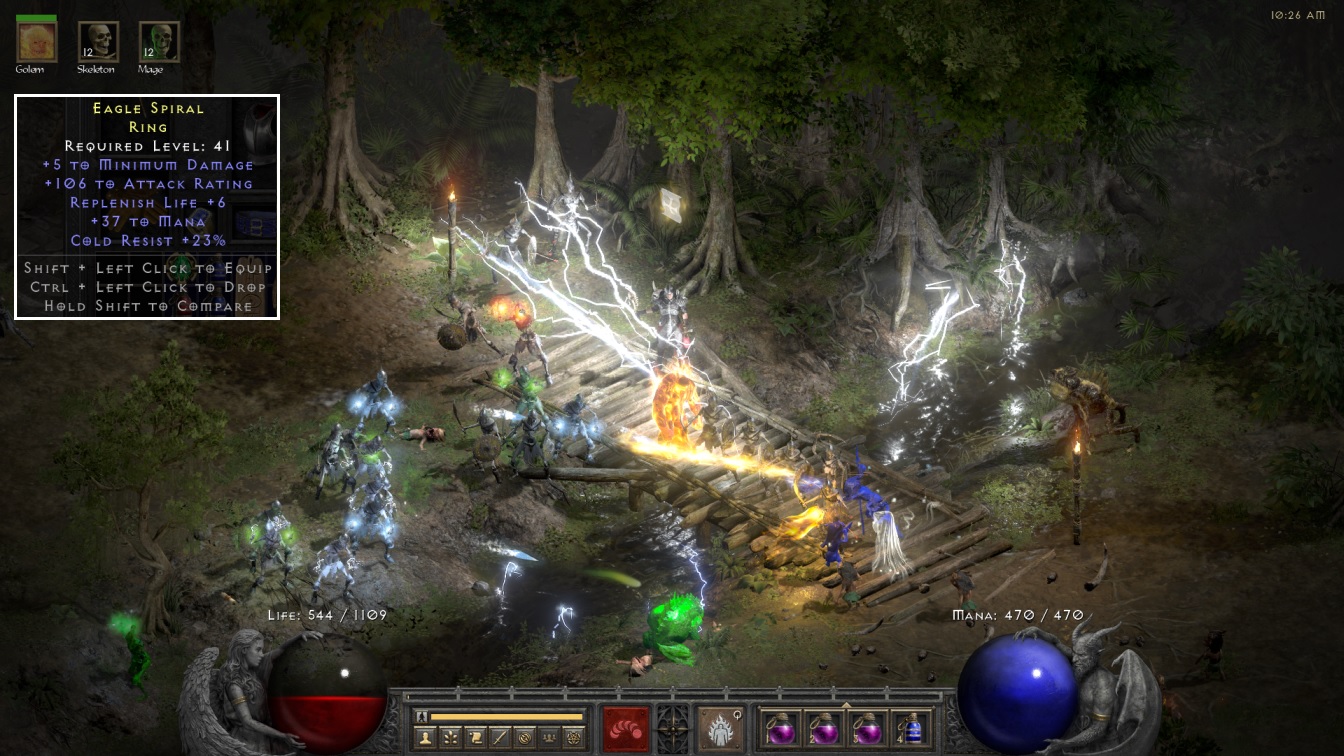Toggle the run/walk button beside stamina bar
Screen dimensions: 1344x756
tap(423, 716)
